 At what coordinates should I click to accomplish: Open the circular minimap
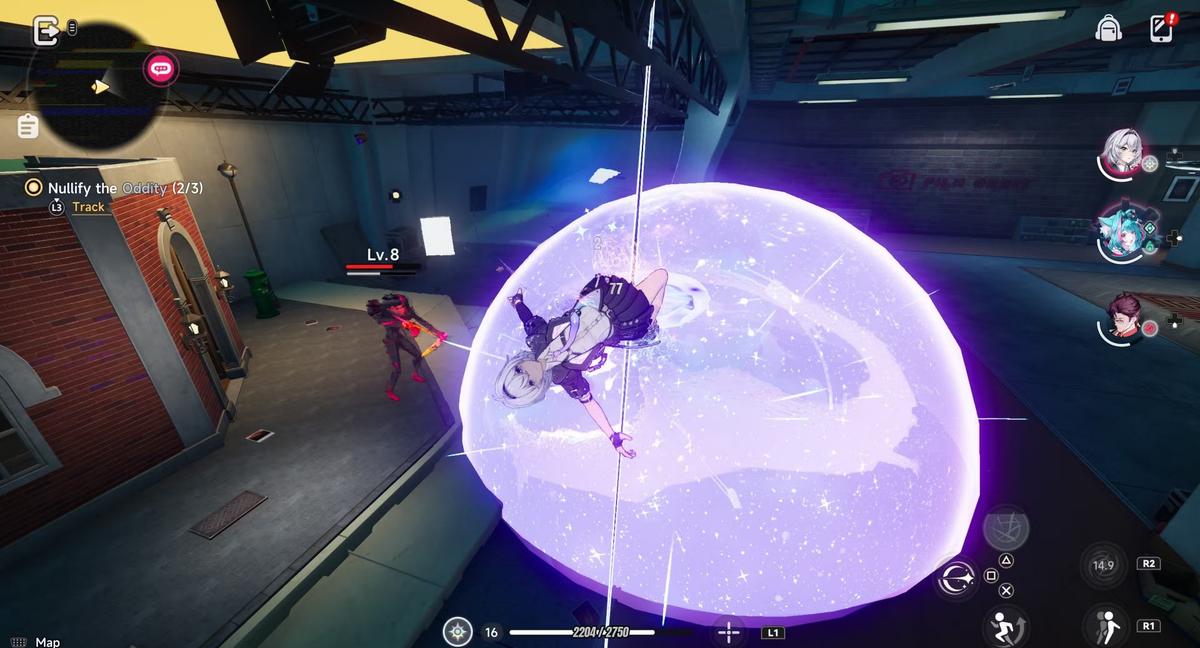click(x=95, y=88)
